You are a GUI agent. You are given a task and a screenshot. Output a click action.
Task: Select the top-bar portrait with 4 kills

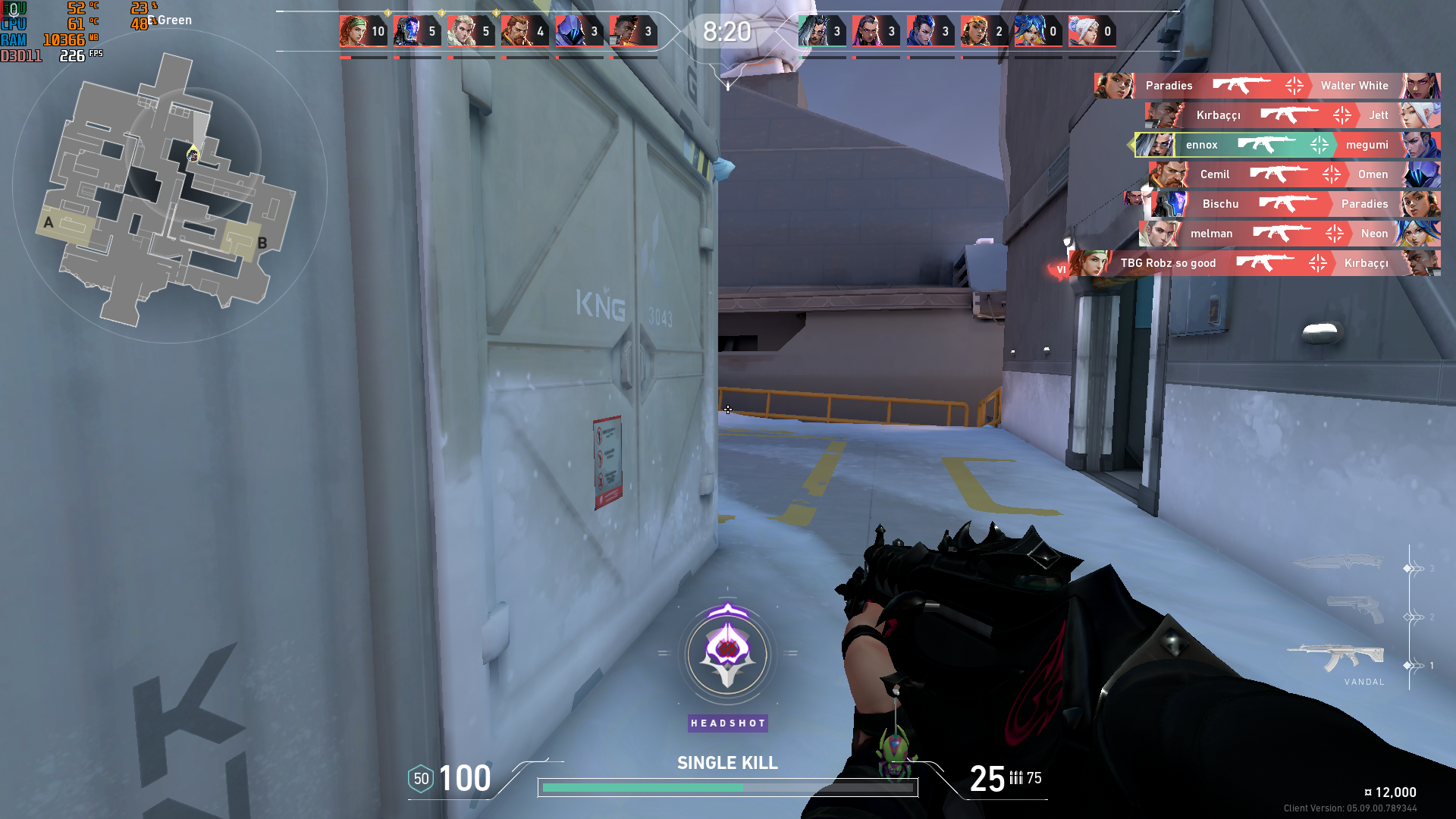coord(525,32)
